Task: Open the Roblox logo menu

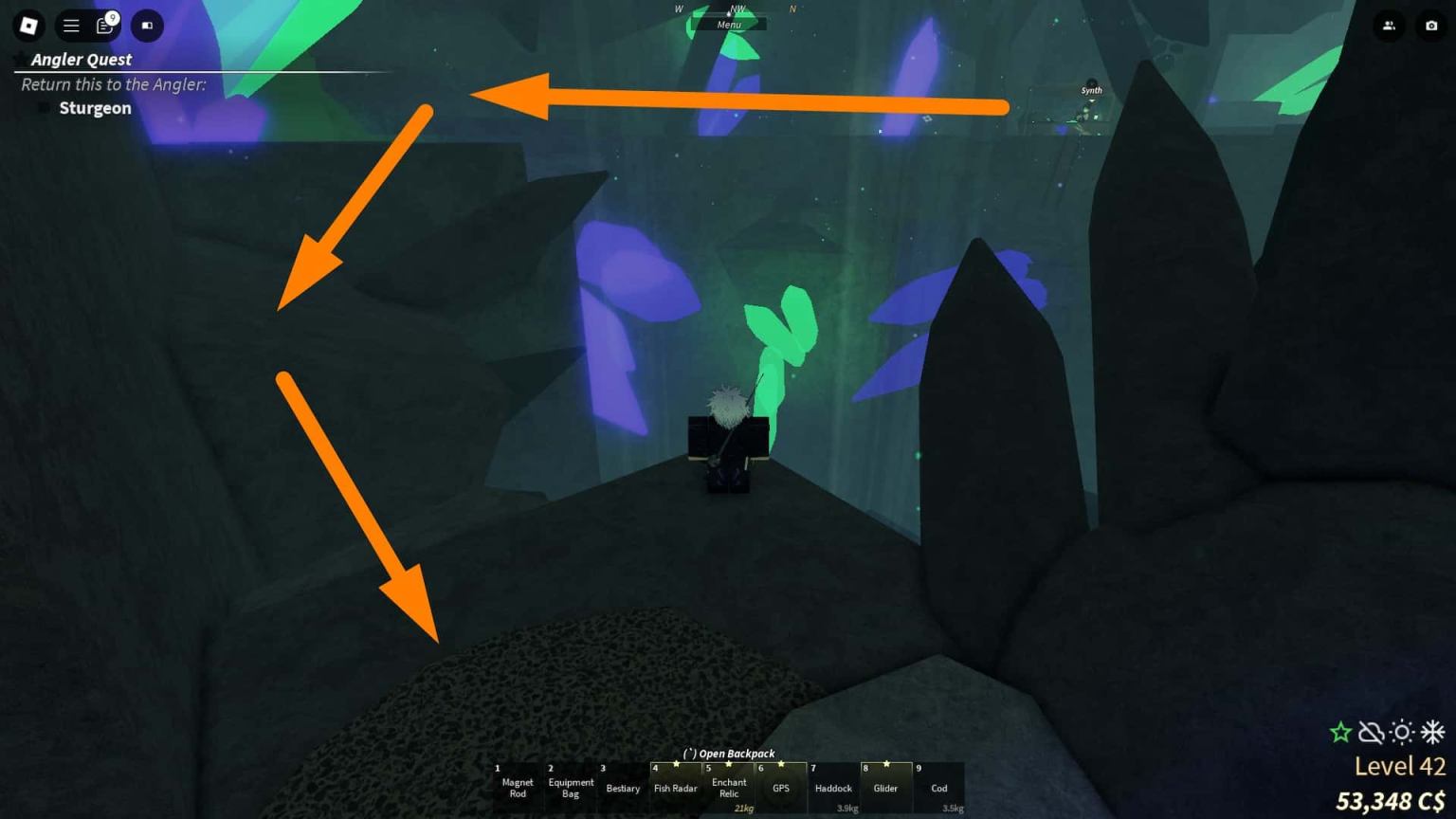Action: coord(27,26)
